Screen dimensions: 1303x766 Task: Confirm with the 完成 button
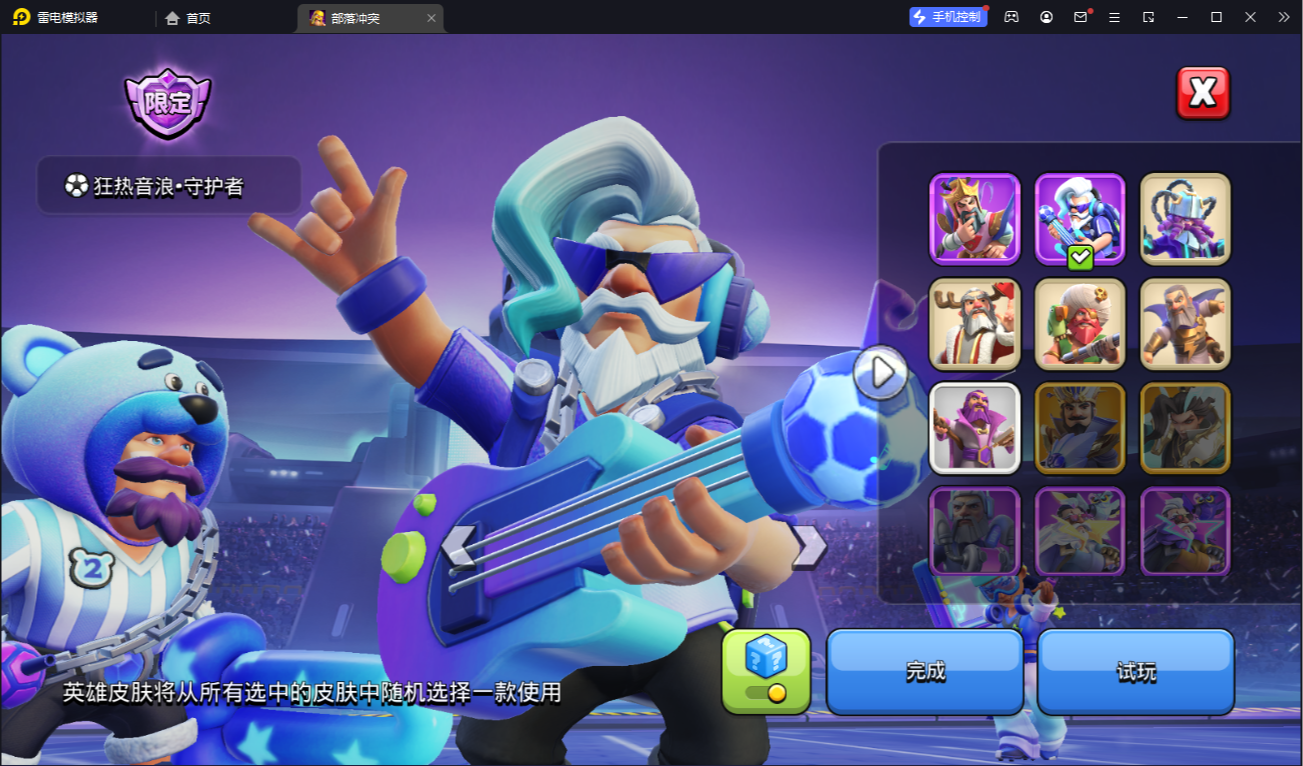tap(925, 671)
